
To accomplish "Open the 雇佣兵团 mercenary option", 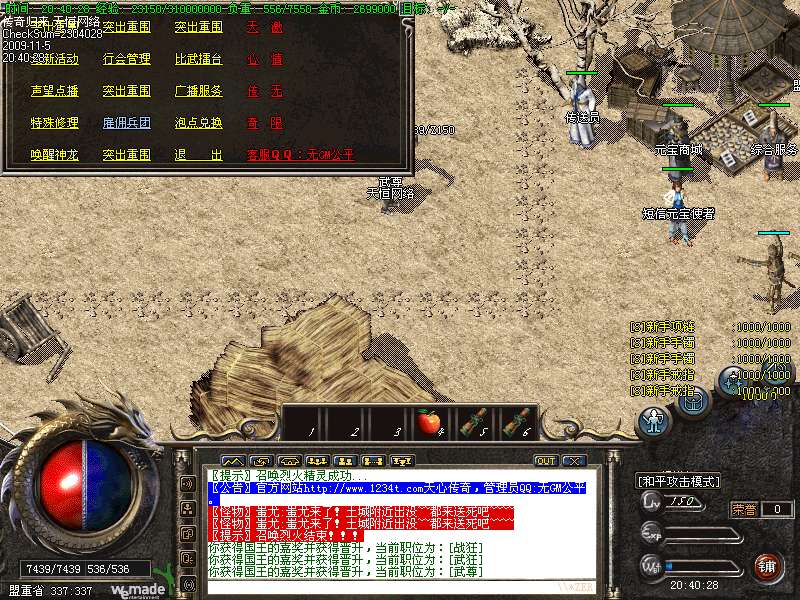I will pos(126,123).
